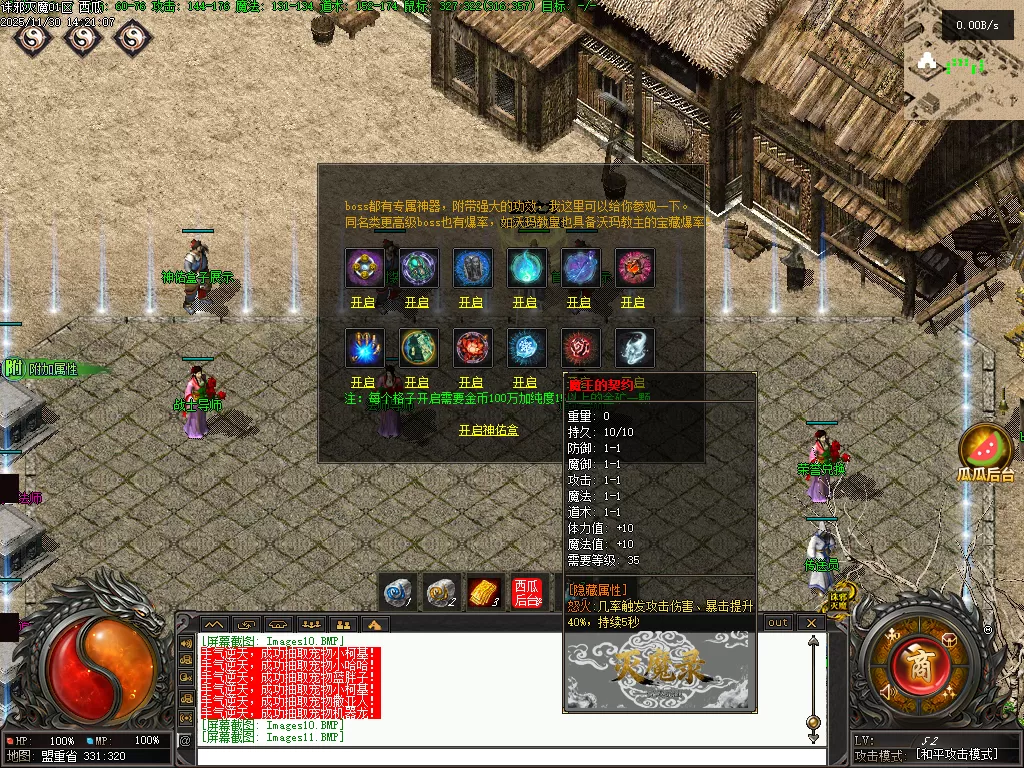
Task: Change the 和平攻击模式 attack mode
Action: [956, 755]
